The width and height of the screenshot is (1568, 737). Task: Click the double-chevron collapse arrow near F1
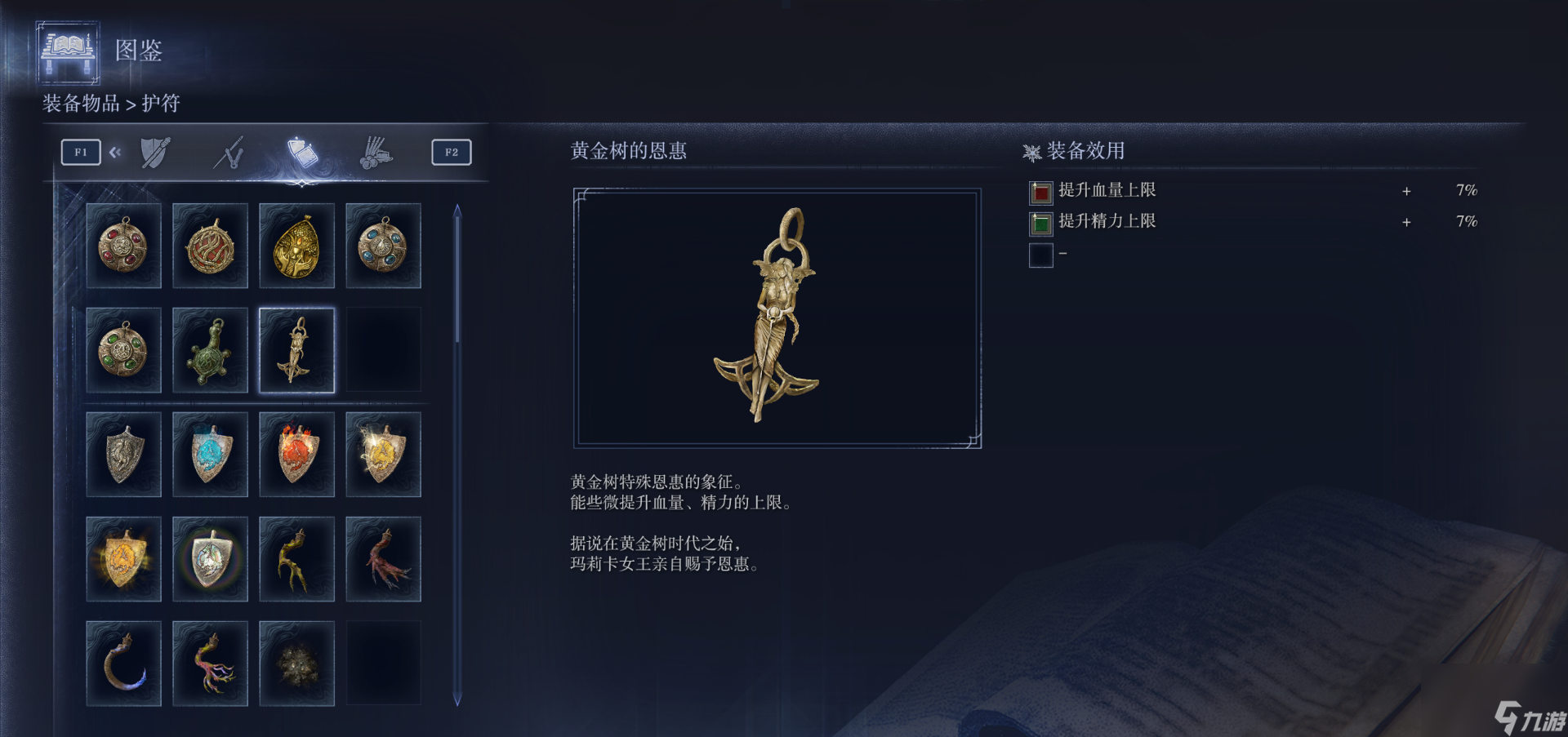[x=115, y=151]
